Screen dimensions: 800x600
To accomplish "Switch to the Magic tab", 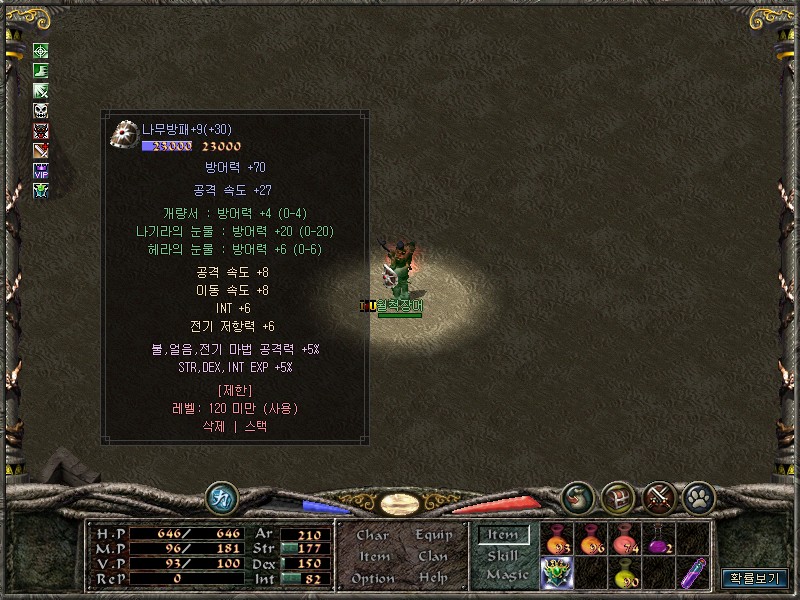I will [x=506, y=575].
